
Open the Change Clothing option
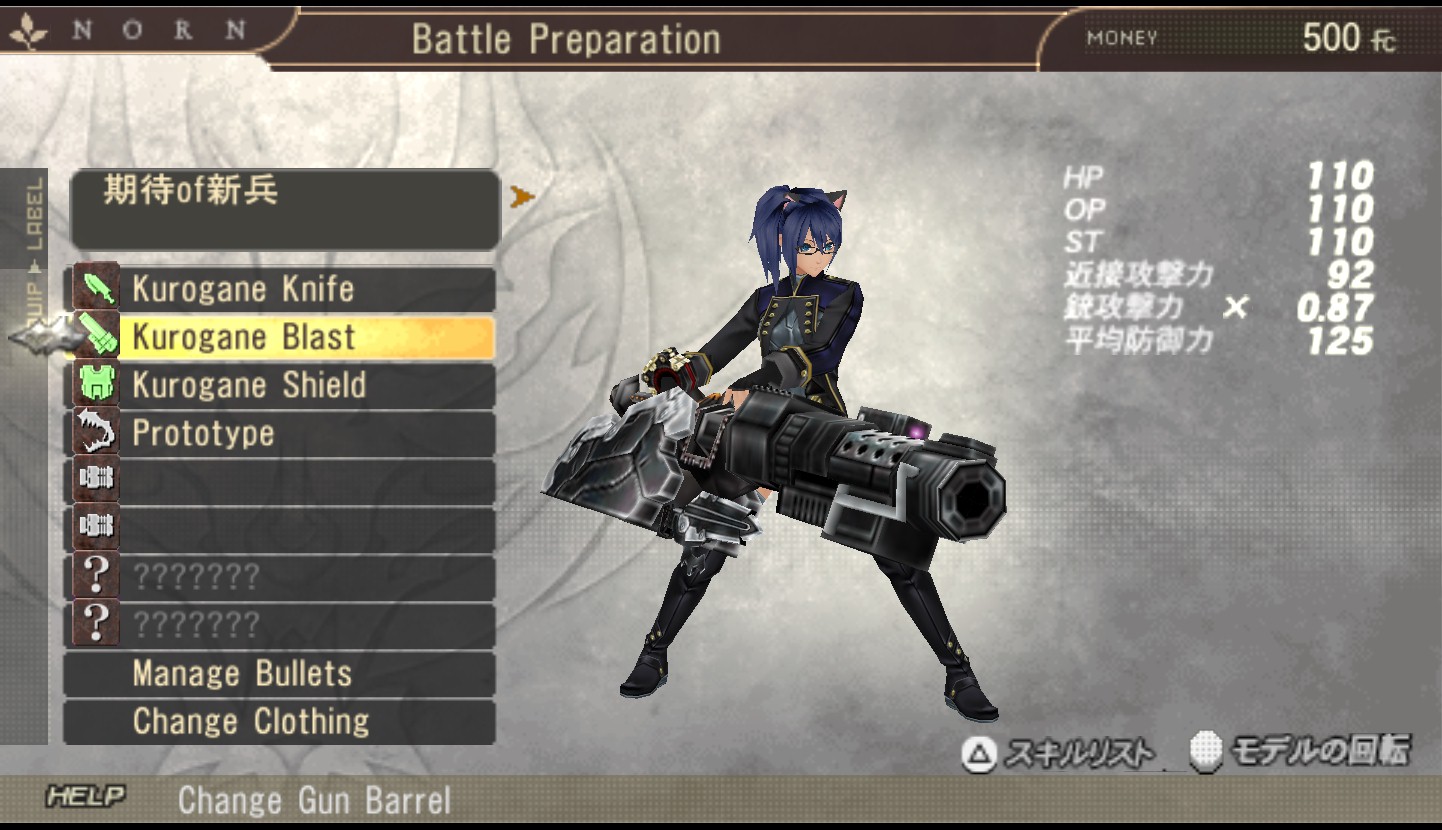280,722
